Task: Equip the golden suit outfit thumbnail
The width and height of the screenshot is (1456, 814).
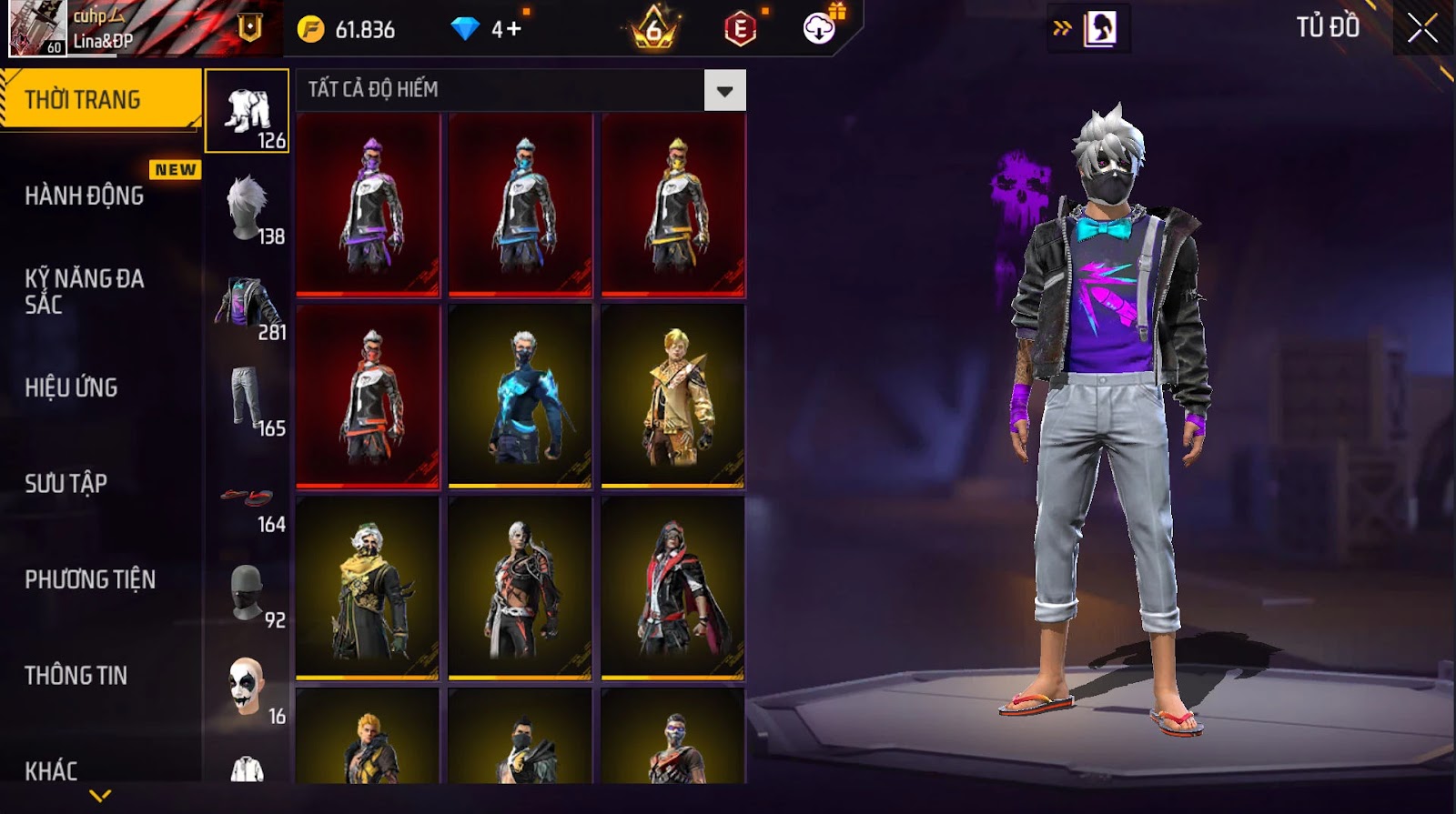Action: (673, 397)
